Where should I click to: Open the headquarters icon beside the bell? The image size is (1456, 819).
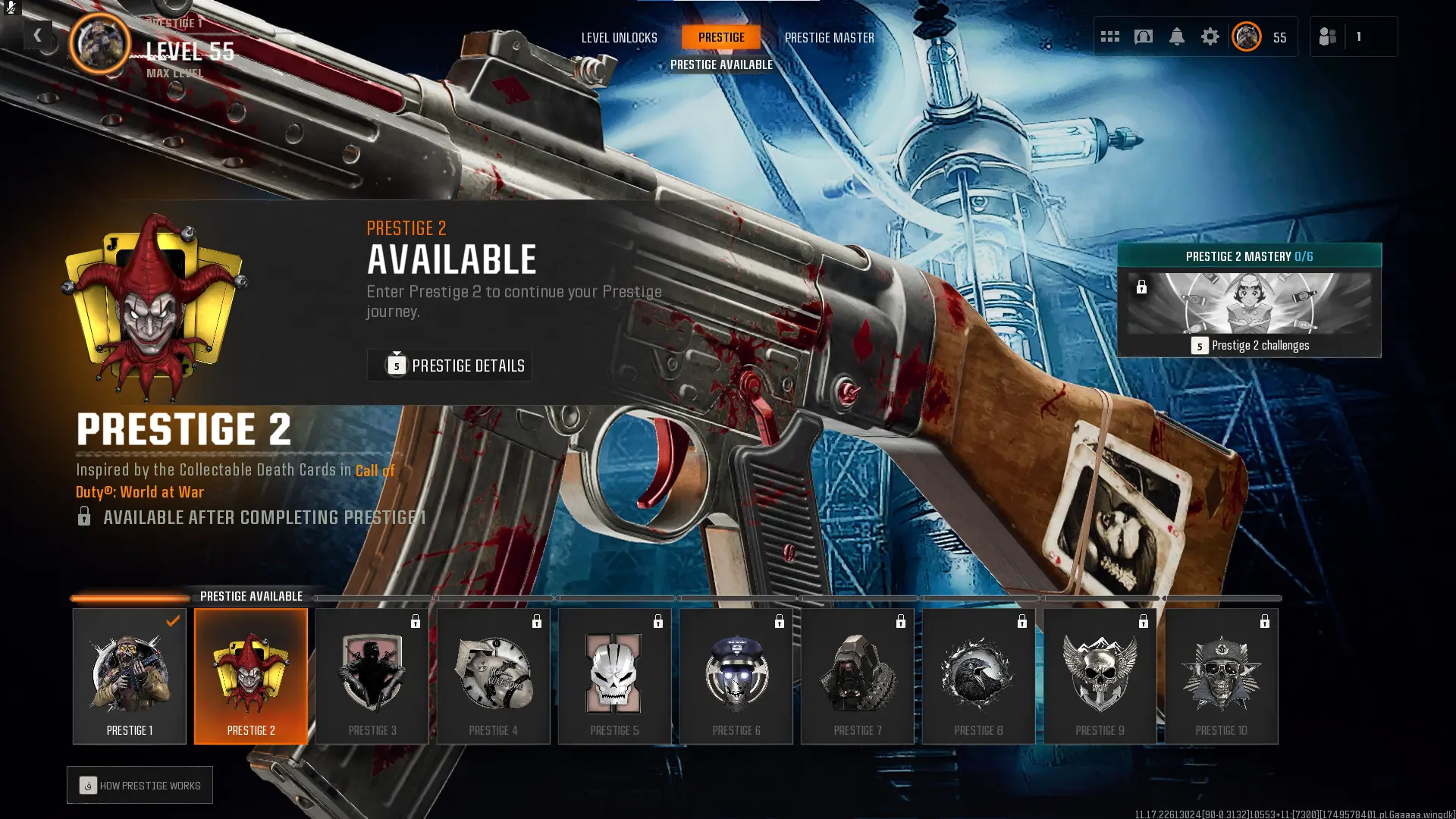click(x=1143, y=36)
